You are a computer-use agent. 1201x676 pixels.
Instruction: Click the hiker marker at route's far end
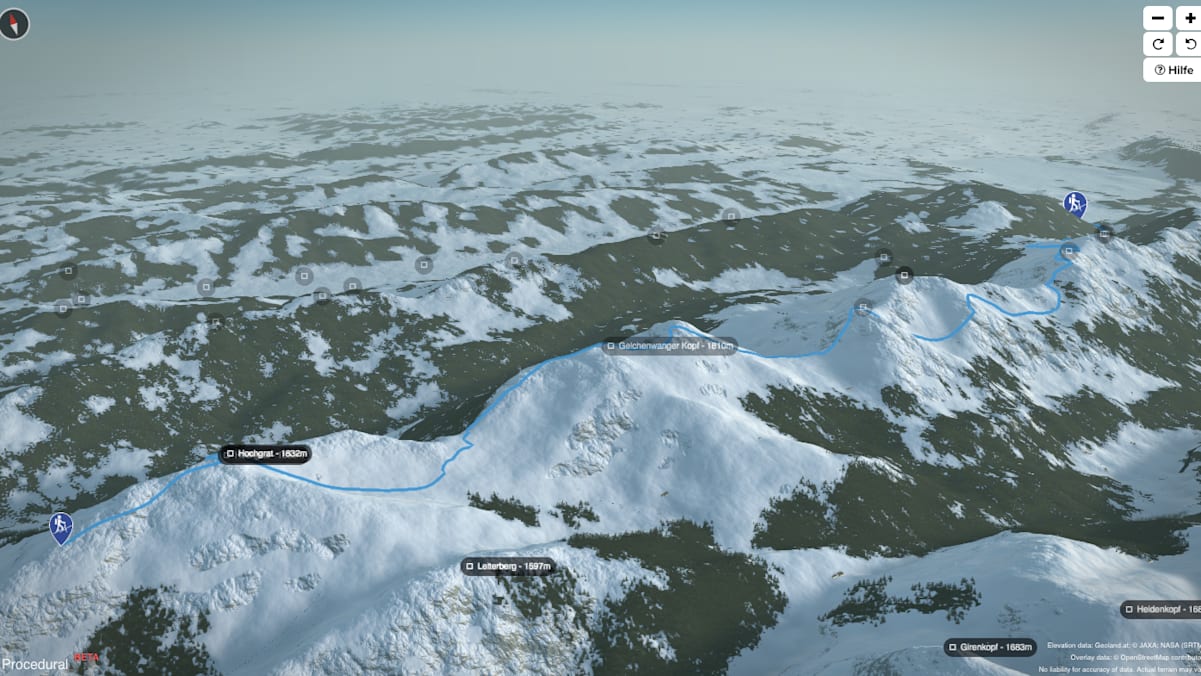(x=1075, y=206)
